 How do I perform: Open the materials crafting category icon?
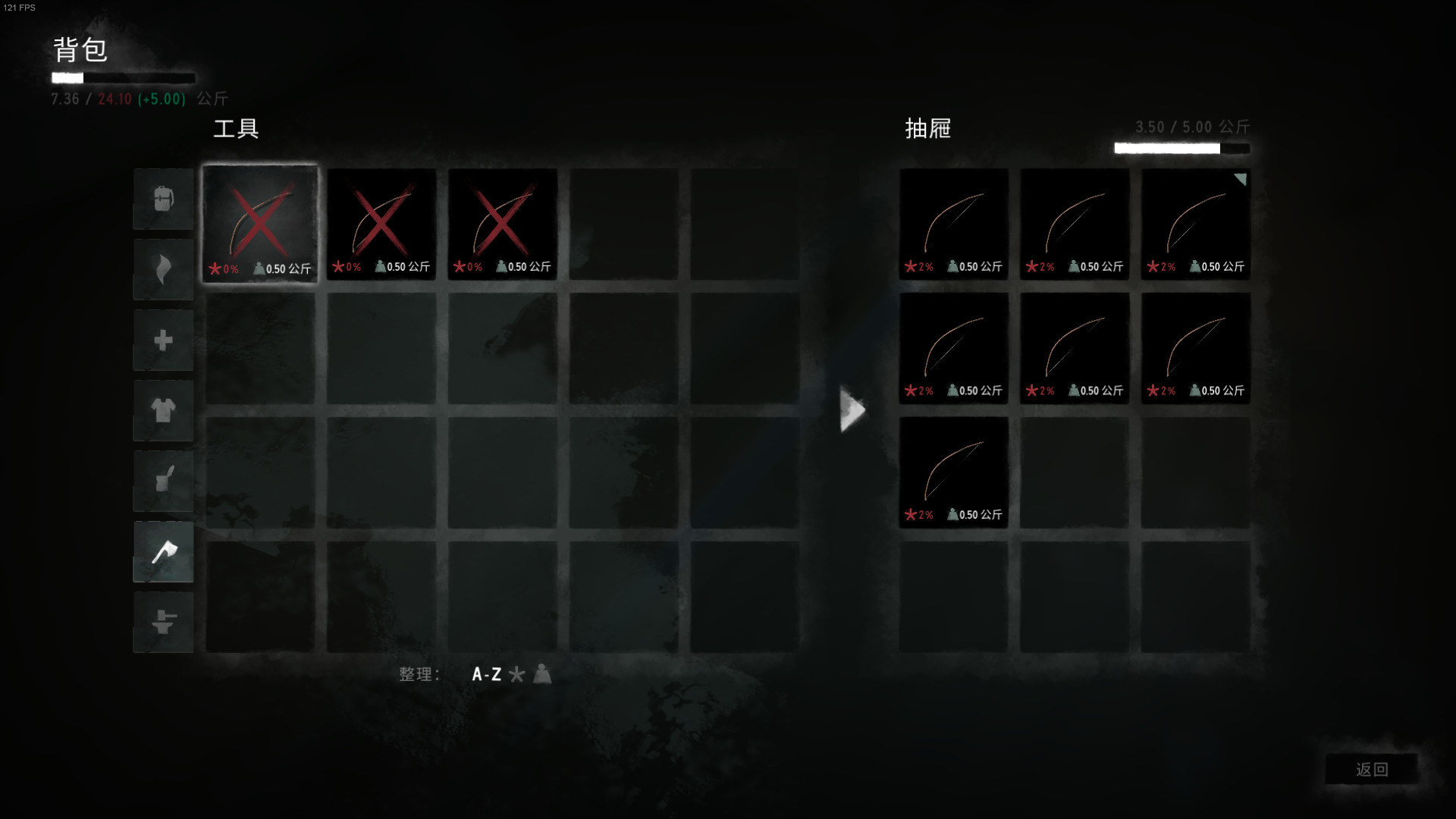[x=162, y=622]
